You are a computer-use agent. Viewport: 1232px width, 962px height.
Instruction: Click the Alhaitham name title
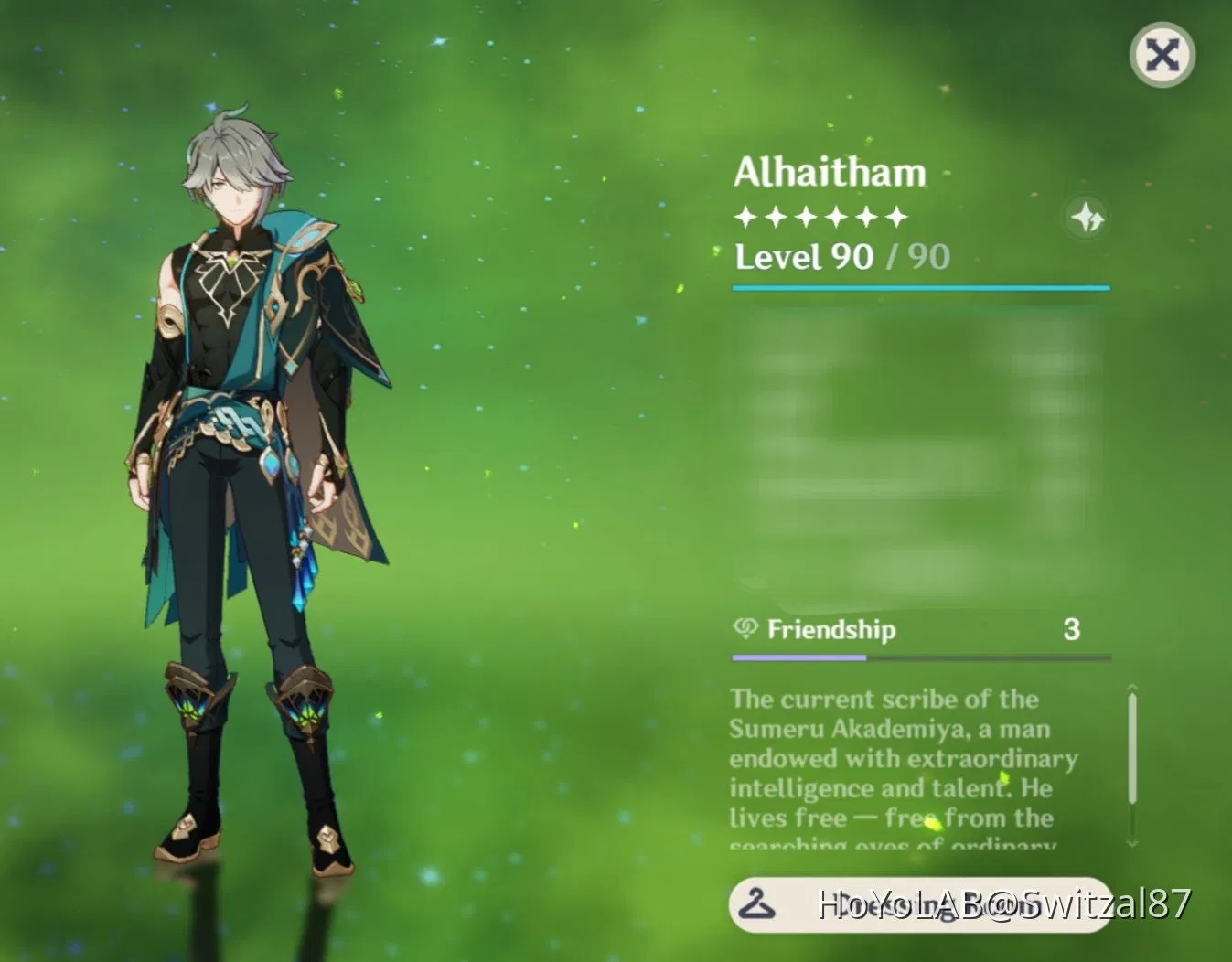coord(830,172)
